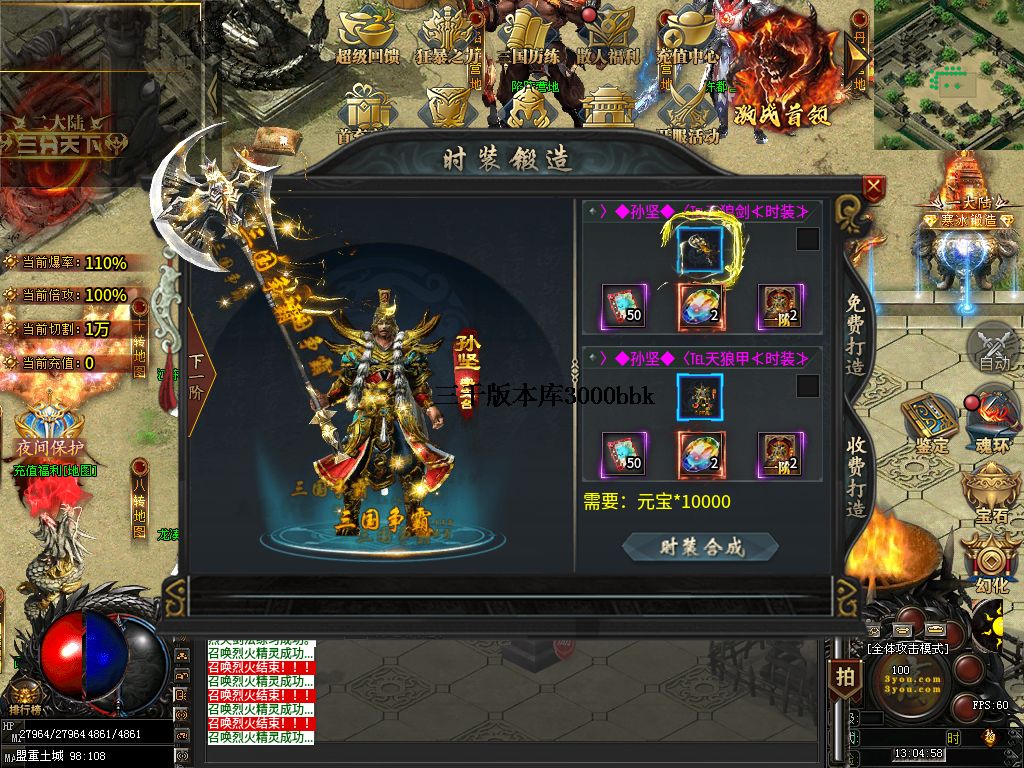Switch to the 收费打造 tab
Viewport: 1024px width, 768px height.
pos(856,477)
